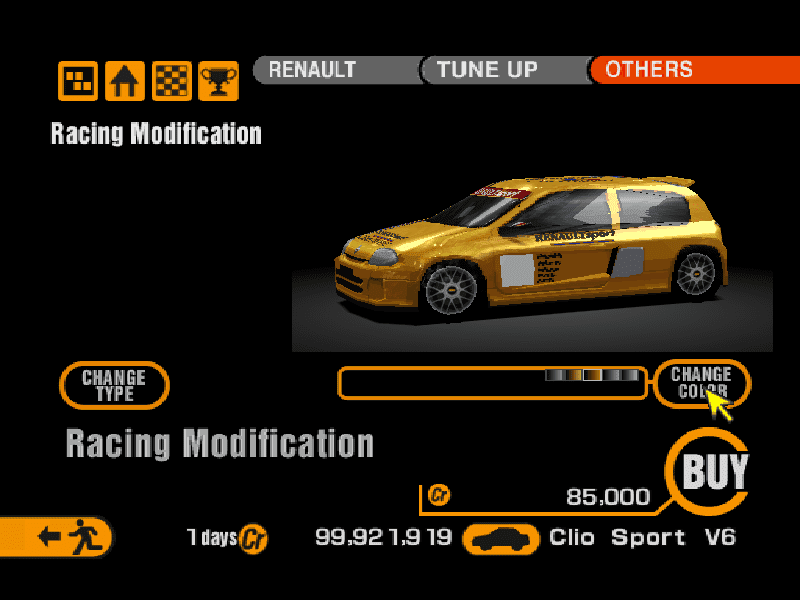The height and width of the screenshot is (600, 800).
Task: Open the checkered flag icon
Action: click(x=171, y=80)
